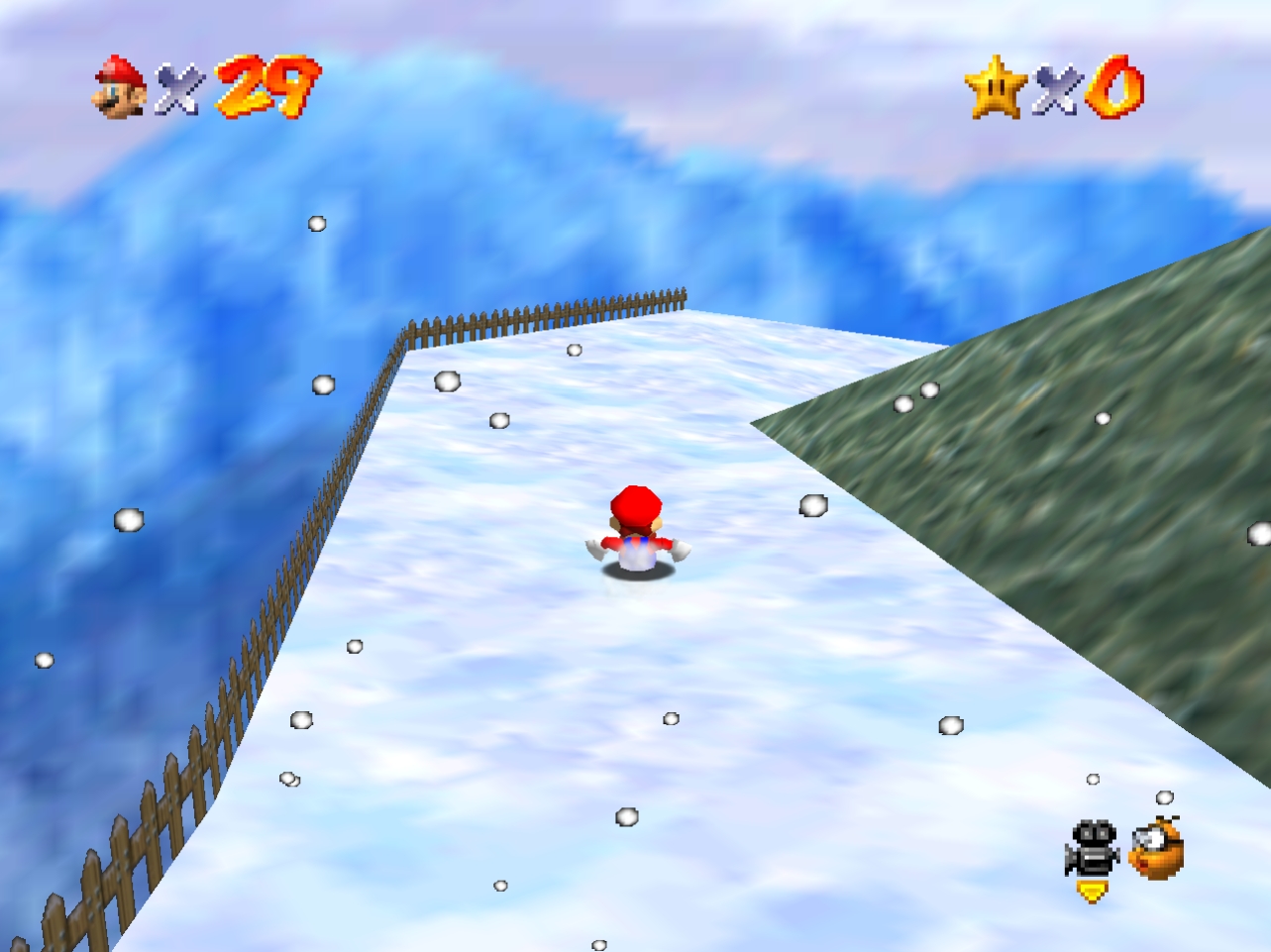Click the yellow down arrow under the camera

click(1092, 892)
